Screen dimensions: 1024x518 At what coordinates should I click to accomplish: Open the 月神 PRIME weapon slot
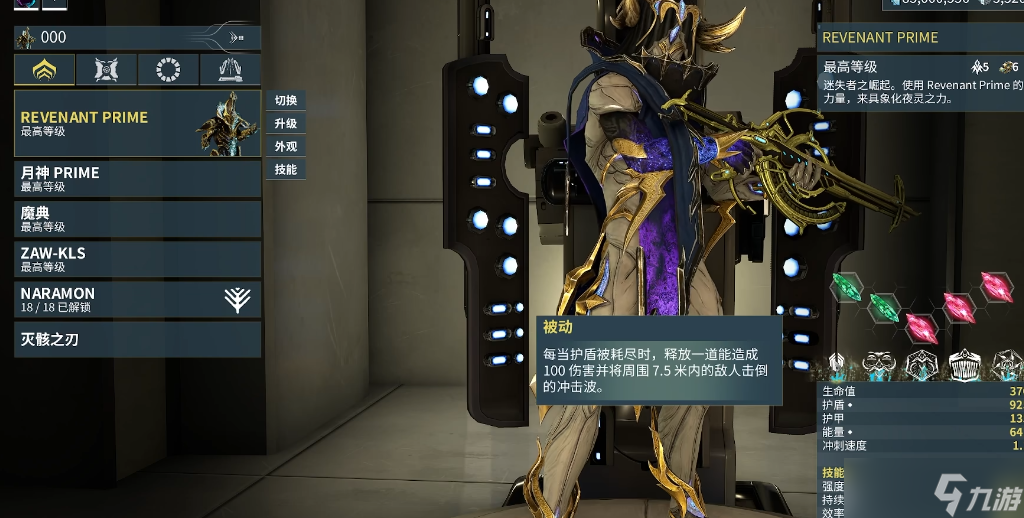point(137,178)
